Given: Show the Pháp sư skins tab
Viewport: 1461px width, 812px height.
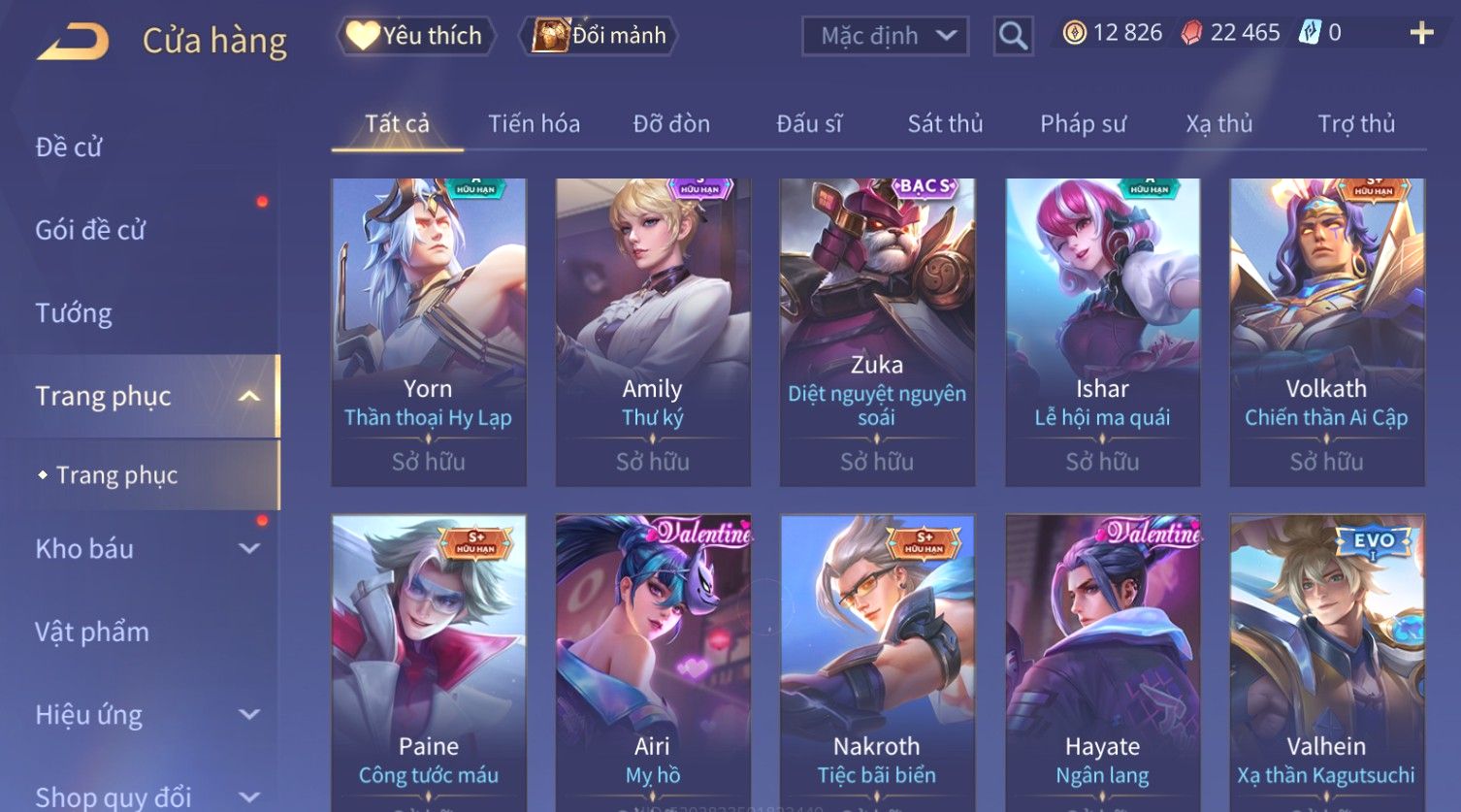Looking at the screenshot, I should pyautogui.click(x=1083, y=124).
